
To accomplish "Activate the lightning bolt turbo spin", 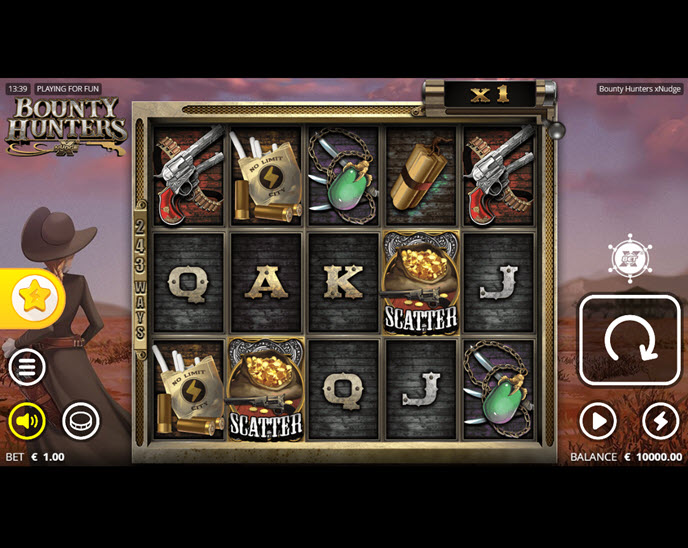I will 660,421.
